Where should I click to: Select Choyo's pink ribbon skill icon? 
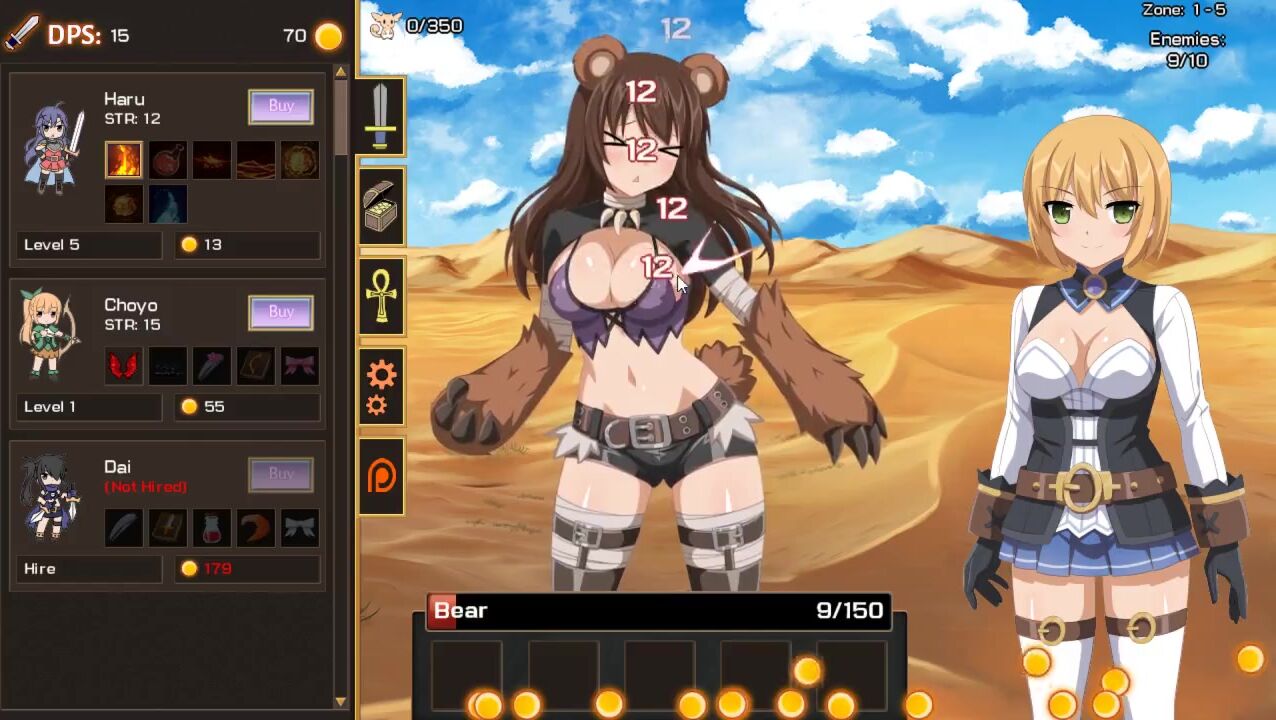300,366
